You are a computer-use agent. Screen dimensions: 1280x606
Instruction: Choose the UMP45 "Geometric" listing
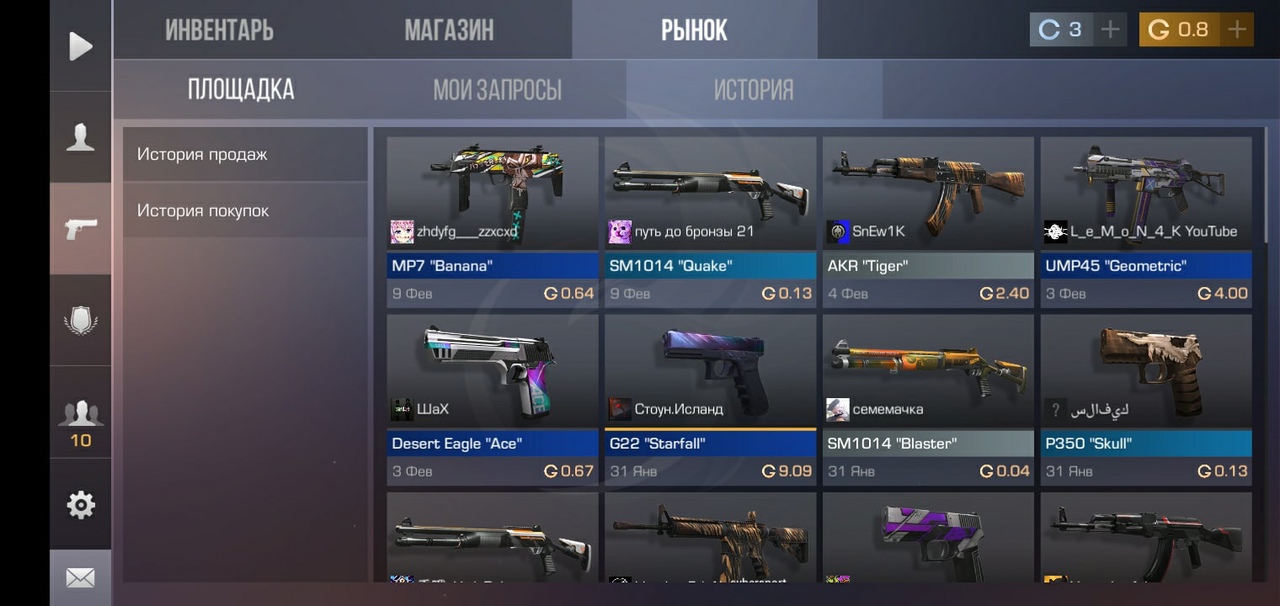(1146, 222)
